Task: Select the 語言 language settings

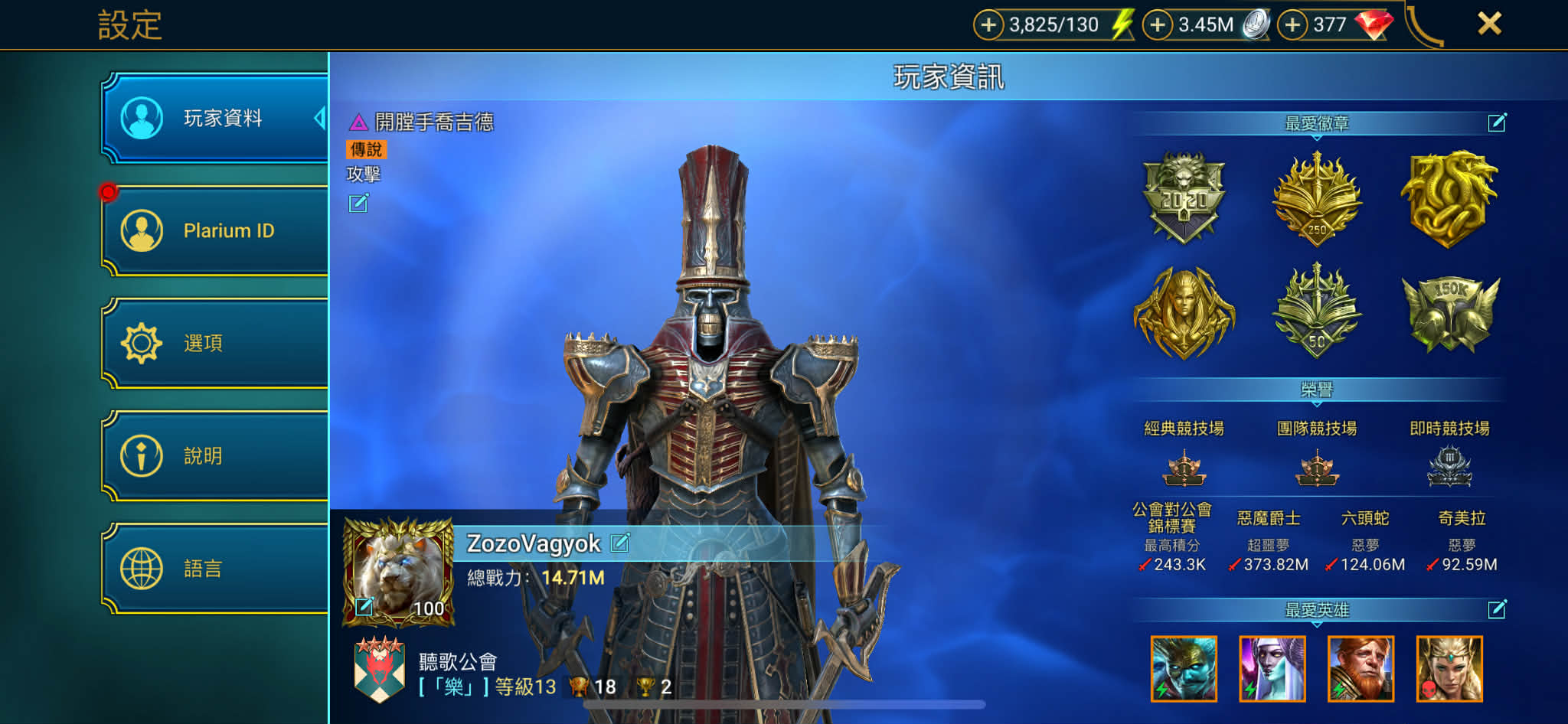Action: [x=216, y=568]
